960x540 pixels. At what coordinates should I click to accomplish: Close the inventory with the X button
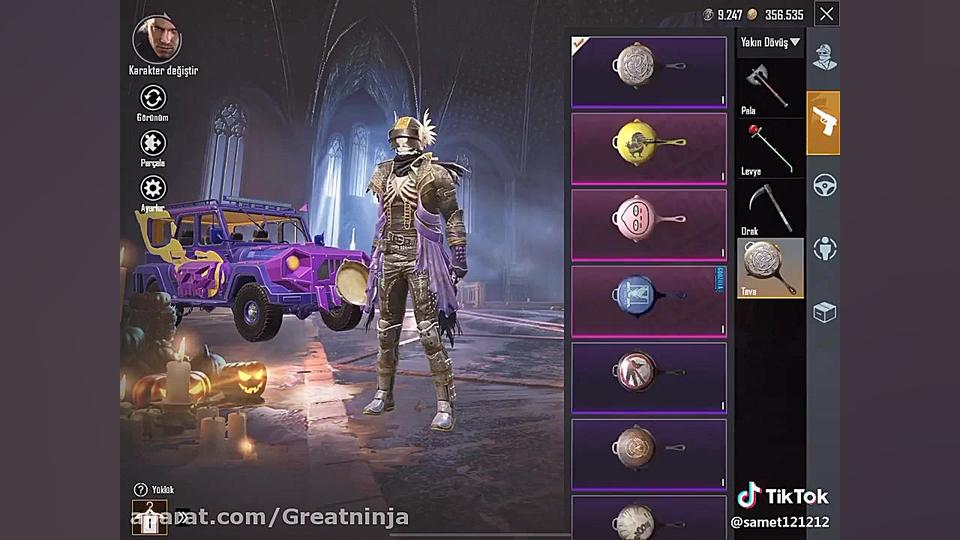pyautogui.click(x=826, y=14)
